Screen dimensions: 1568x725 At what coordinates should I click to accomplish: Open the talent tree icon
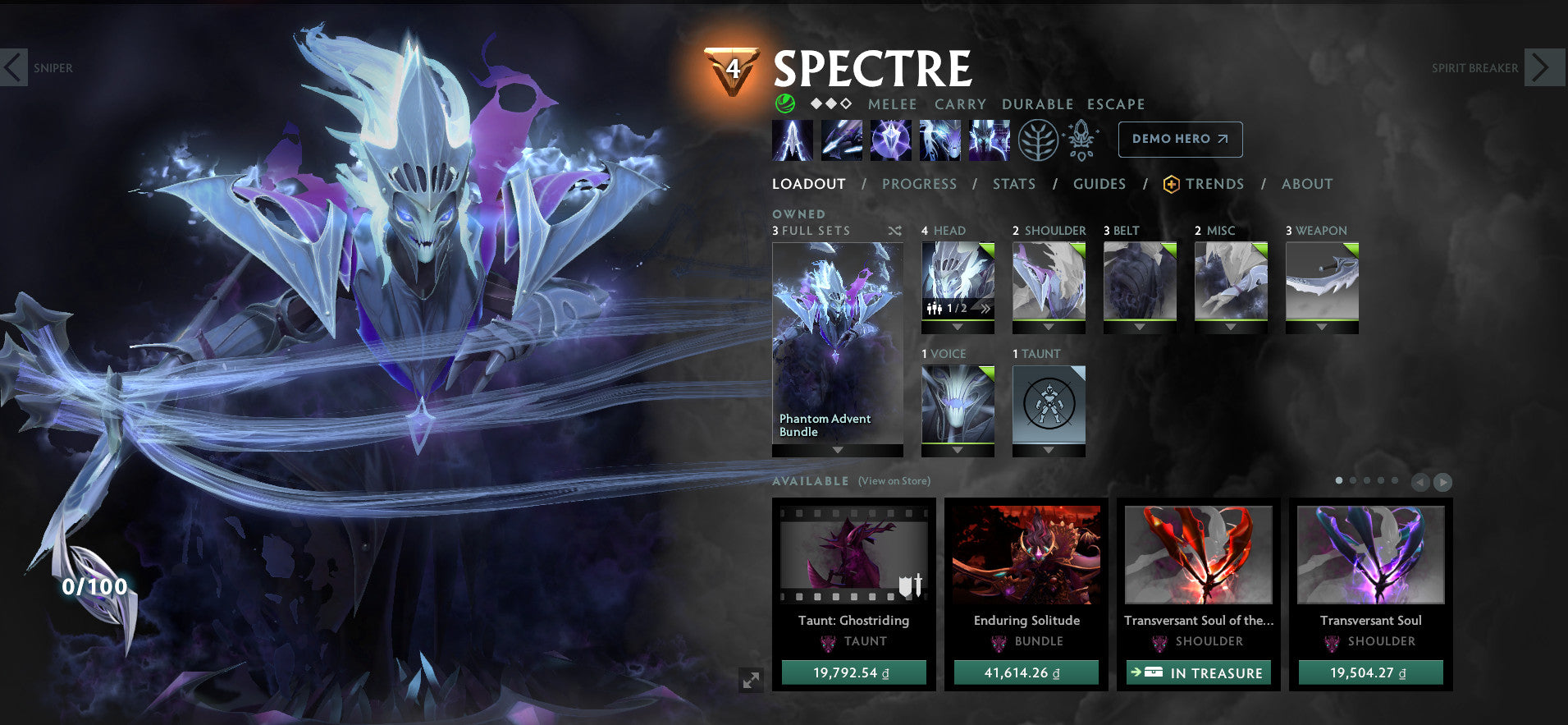(x=1036, y=140)
